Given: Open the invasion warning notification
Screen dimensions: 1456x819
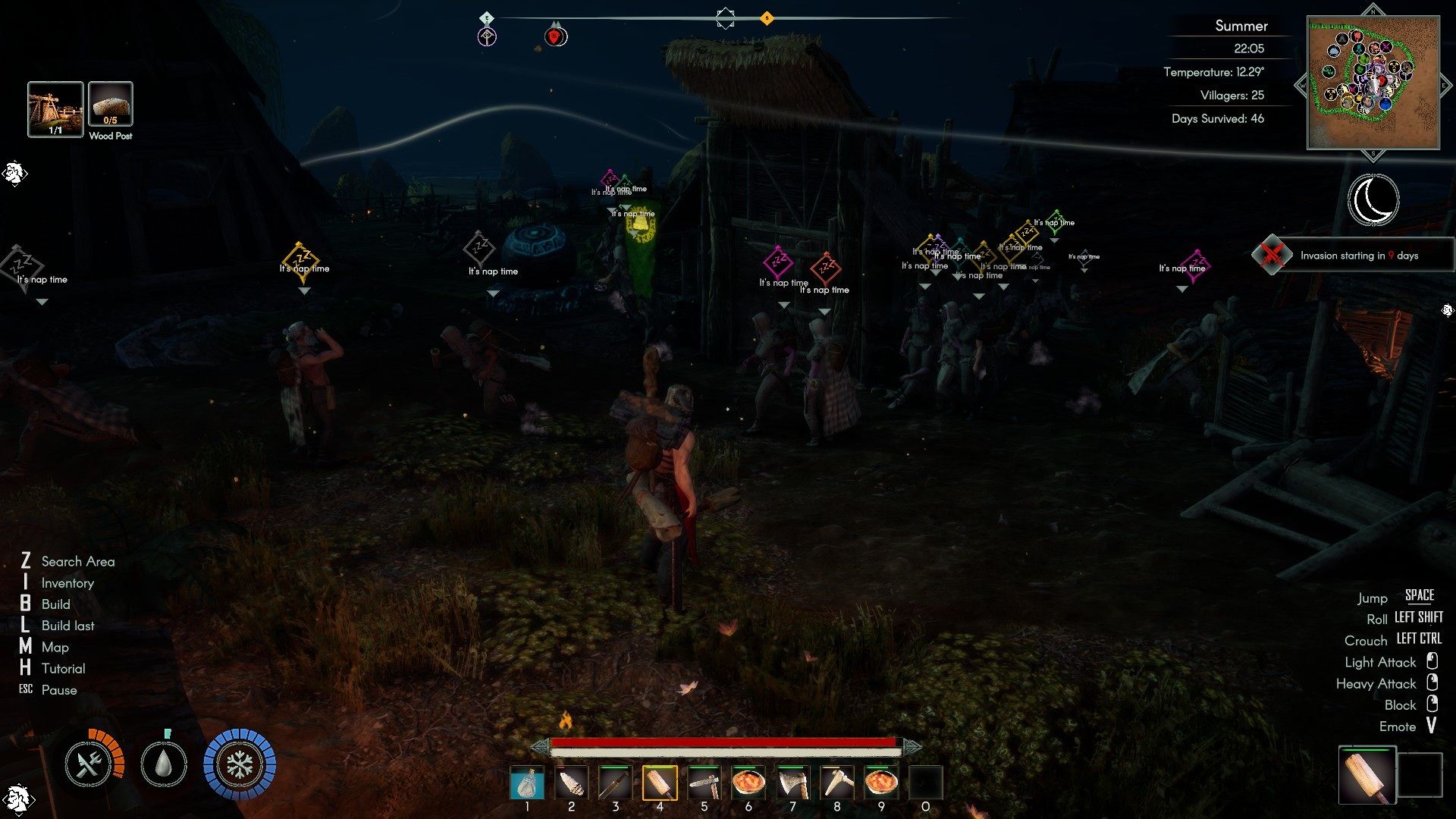Looking at the screenshot, I should (x=1354, y=255).
